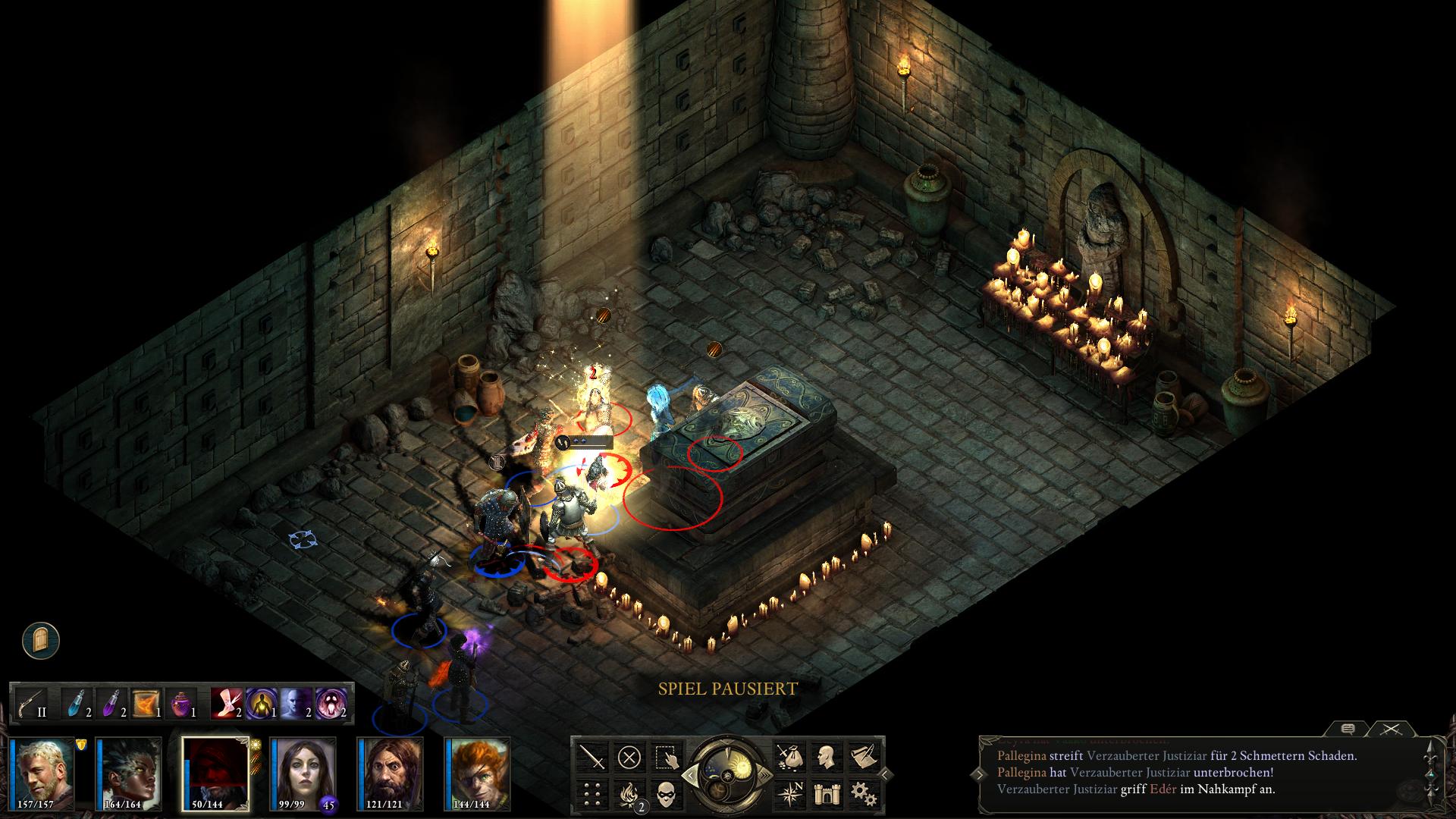Cancel action with the circled X button
The image size is (1456, 819).
pos(629,757)
